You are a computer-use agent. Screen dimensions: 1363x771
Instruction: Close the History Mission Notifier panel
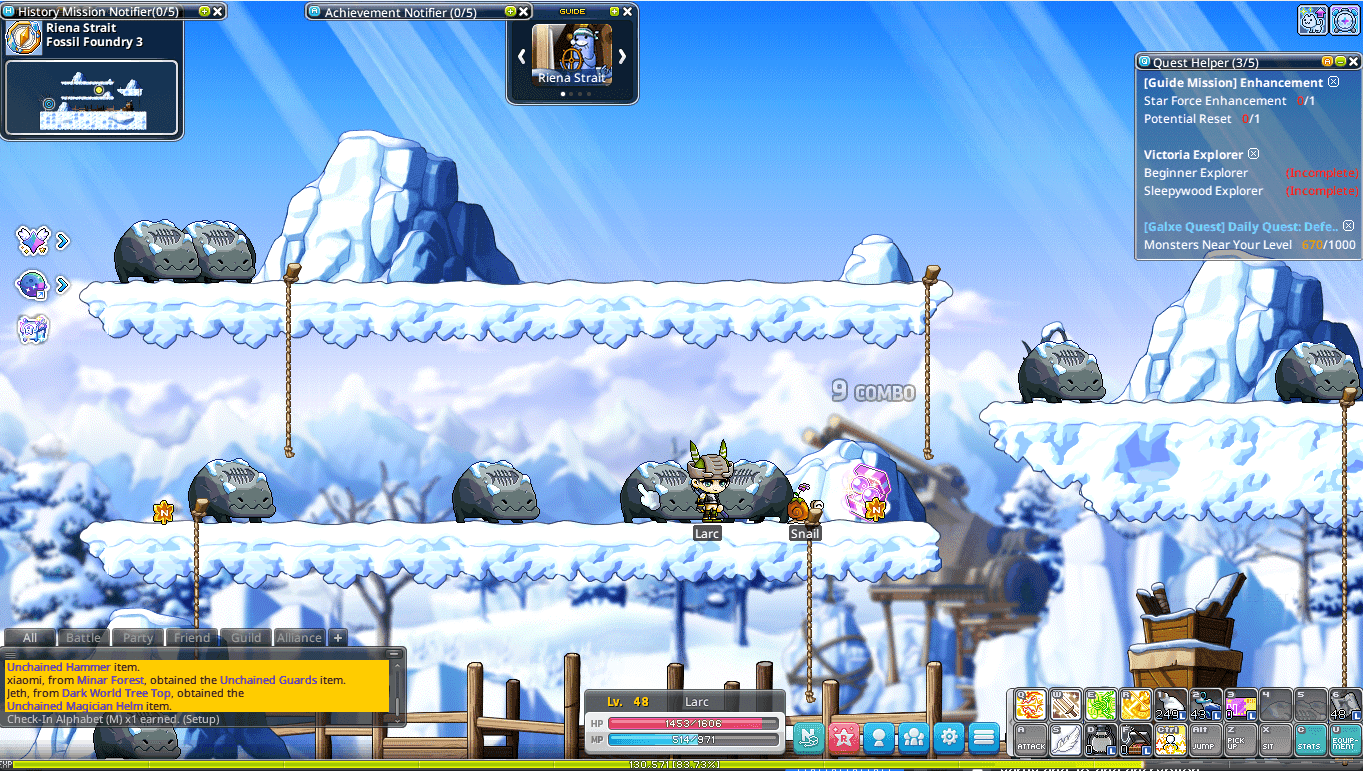(218, 12)
